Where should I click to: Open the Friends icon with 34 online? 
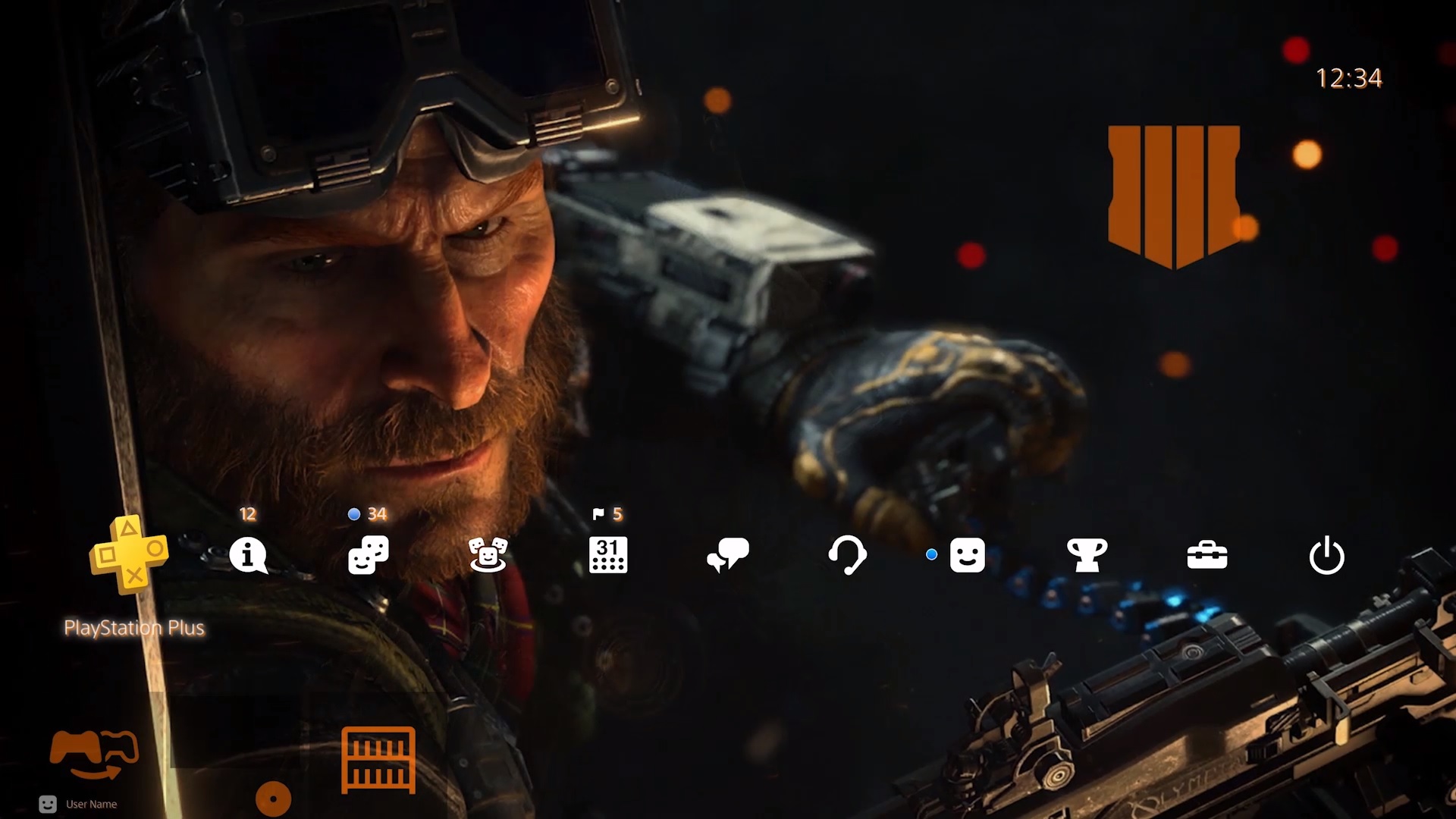click(369, 556)
